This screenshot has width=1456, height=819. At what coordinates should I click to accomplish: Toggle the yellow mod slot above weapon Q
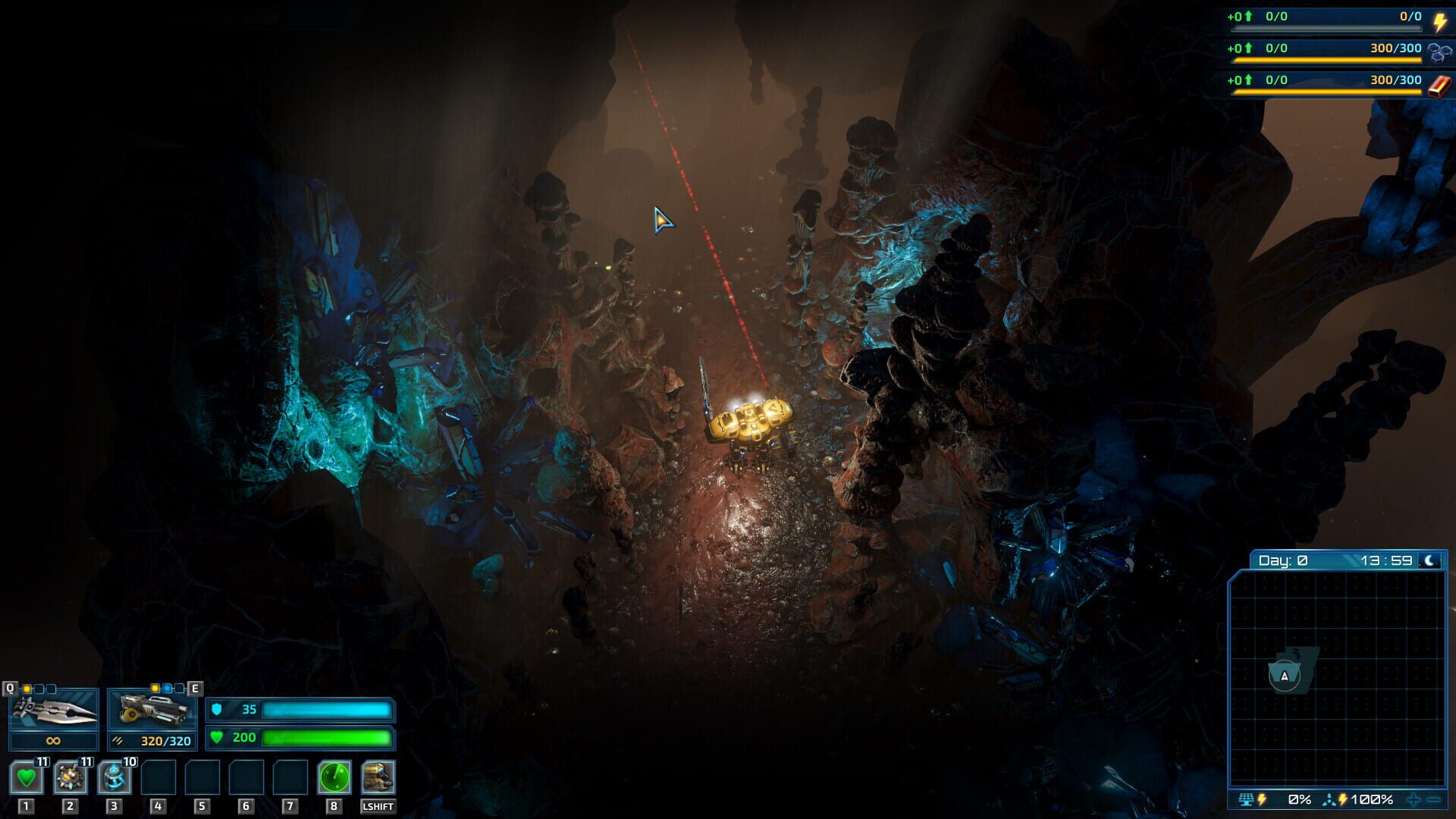click(26, 689)
